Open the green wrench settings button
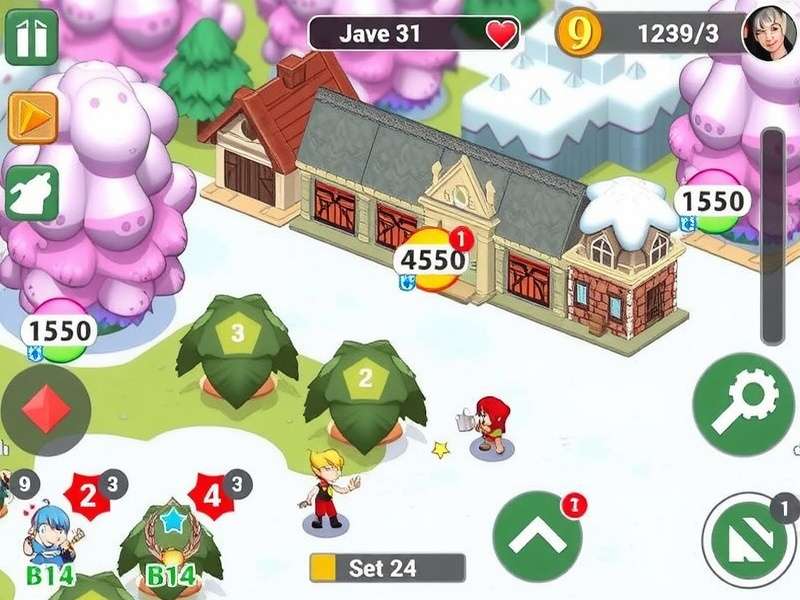The height and width of the screenshot is (600, 800). point(742,404)
